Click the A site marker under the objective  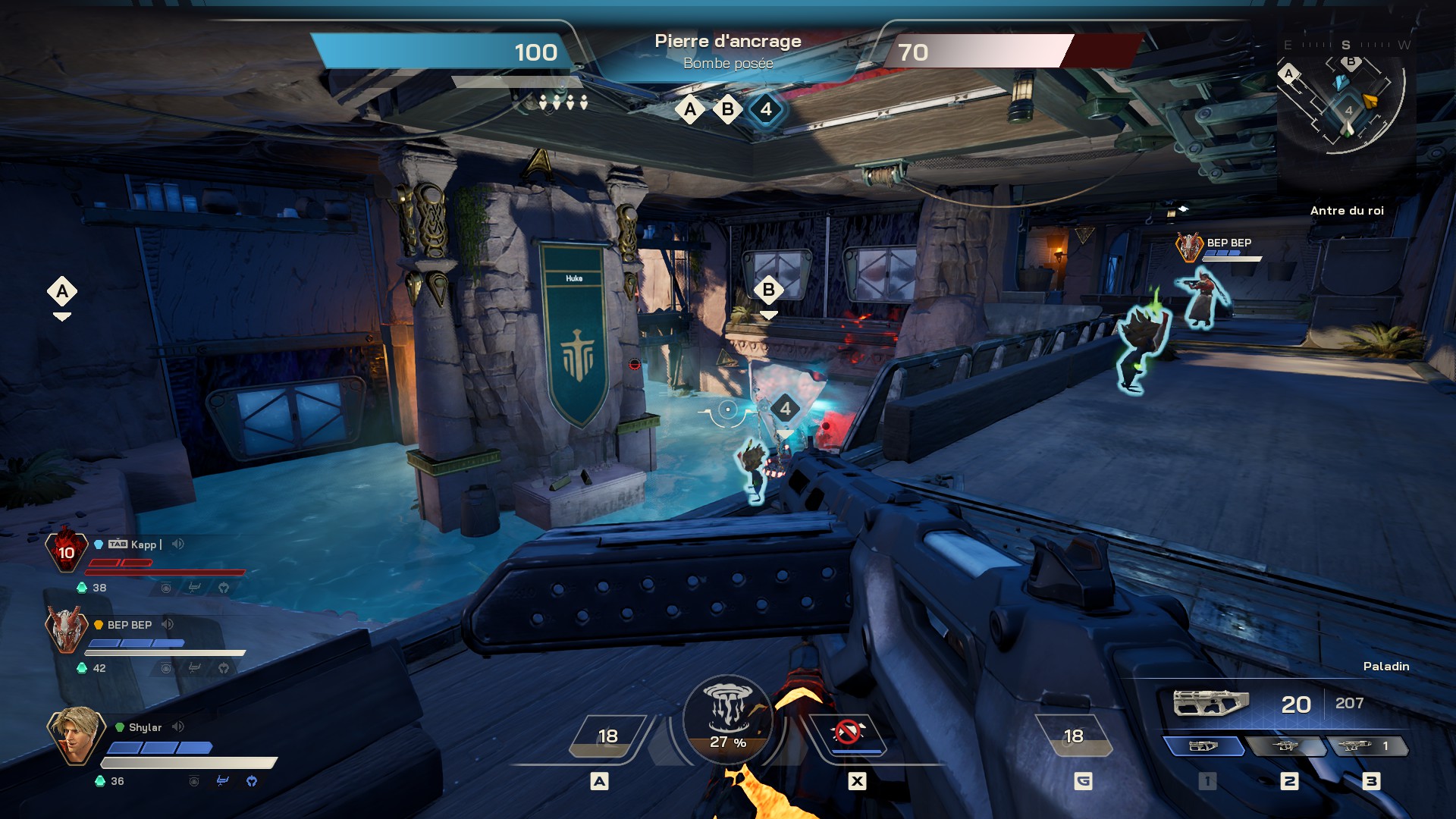coord(689,110)
